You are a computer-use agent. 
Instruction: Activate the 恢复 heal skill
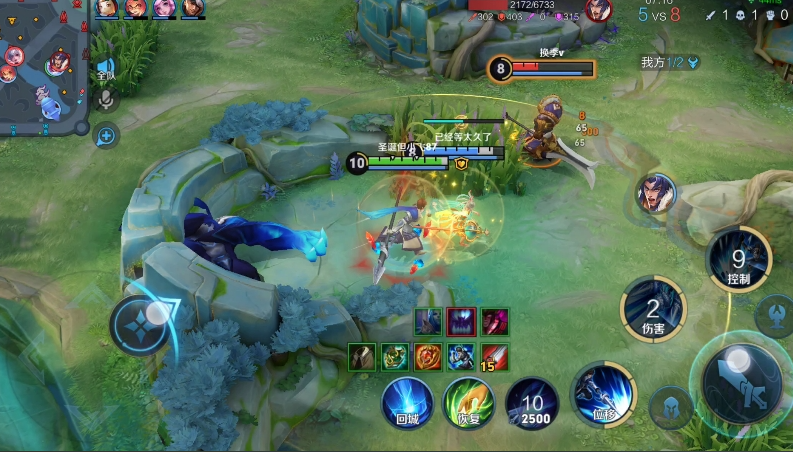(469, 403)
